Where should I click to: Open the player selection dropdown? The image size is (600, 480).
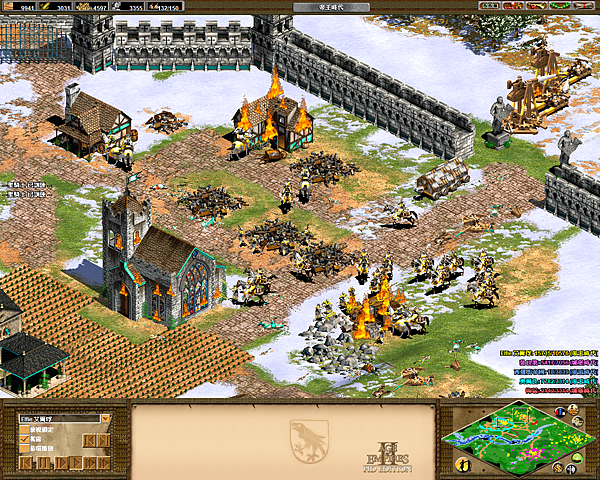pos(105,419)
